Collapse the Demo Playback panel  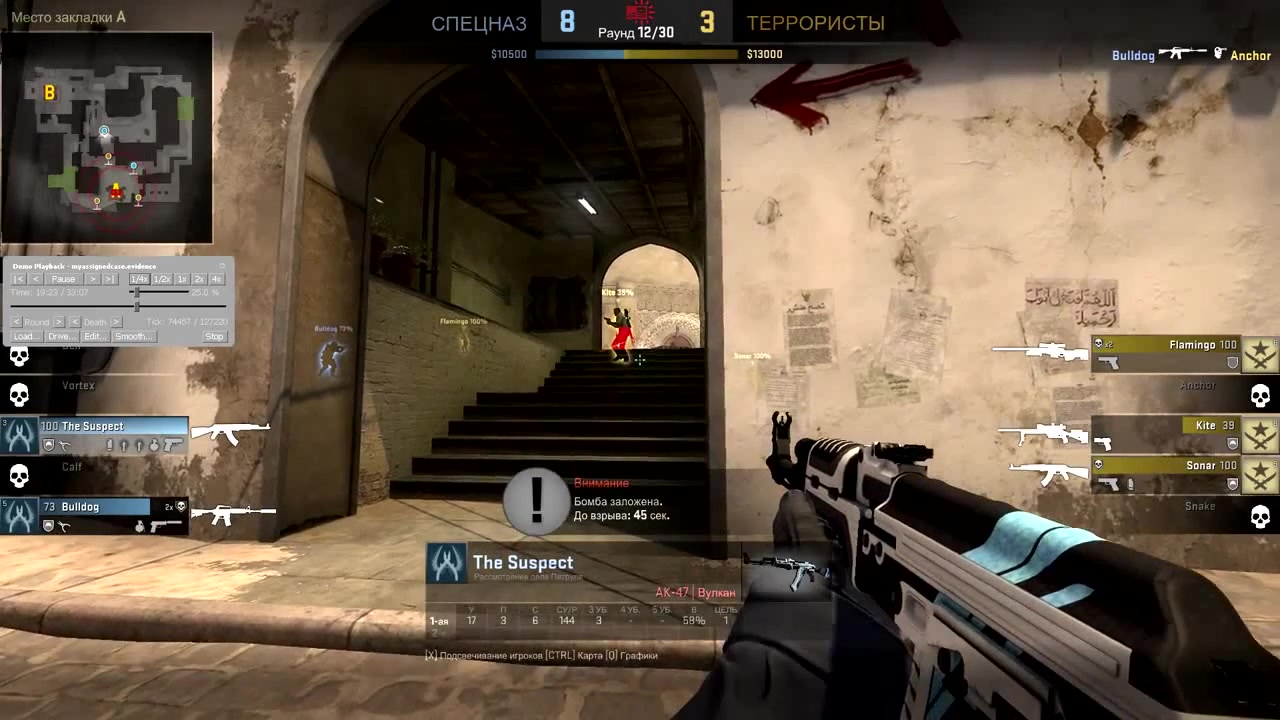pos(222,266)
